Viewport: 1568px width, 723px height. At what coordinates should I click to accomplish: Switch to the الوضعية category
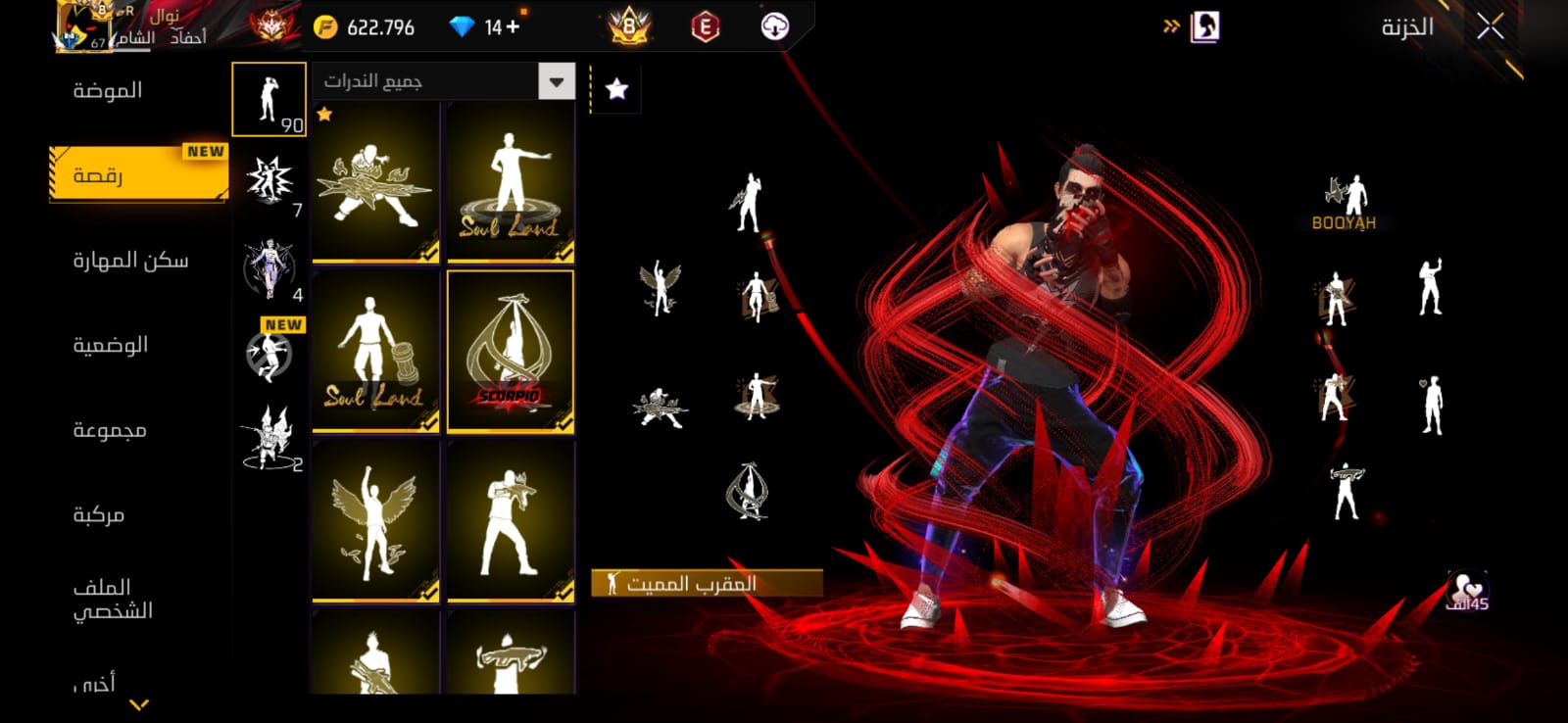click(110, 345)
